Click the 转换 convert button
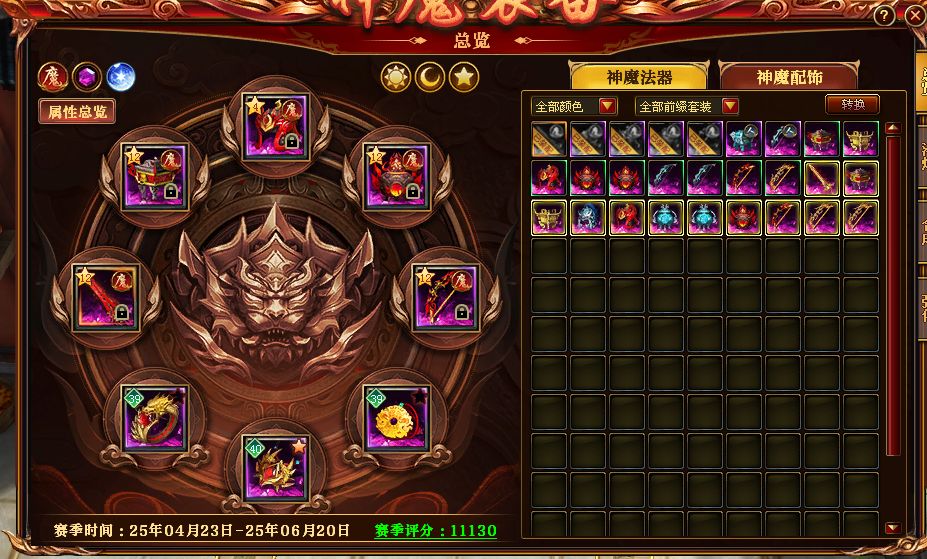This screenshot has height=559, width=927. 852,104
